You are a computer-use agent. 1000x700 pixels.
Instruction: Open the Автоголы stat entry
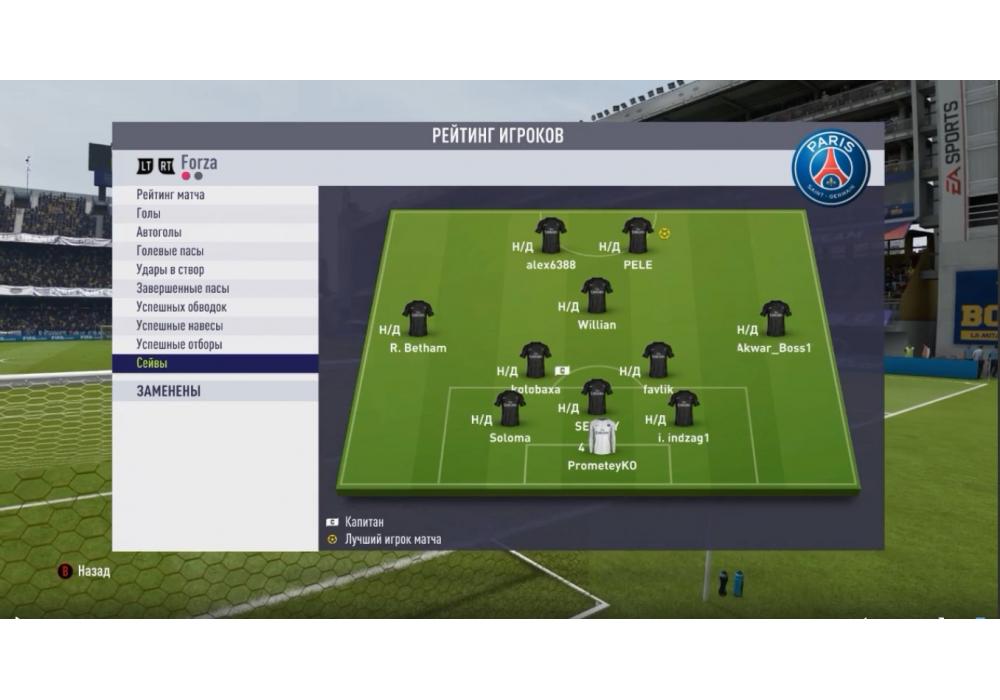pyautogui.click(x=216, y=232)
